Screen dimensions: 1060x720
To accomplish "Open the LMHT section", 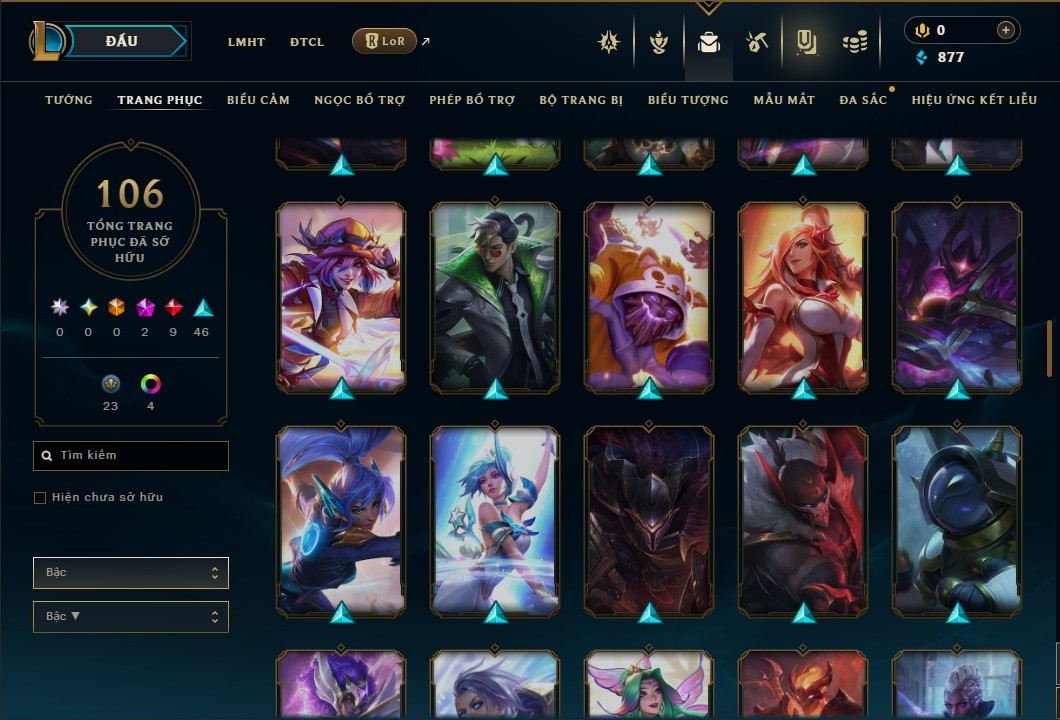I will 246,42.
